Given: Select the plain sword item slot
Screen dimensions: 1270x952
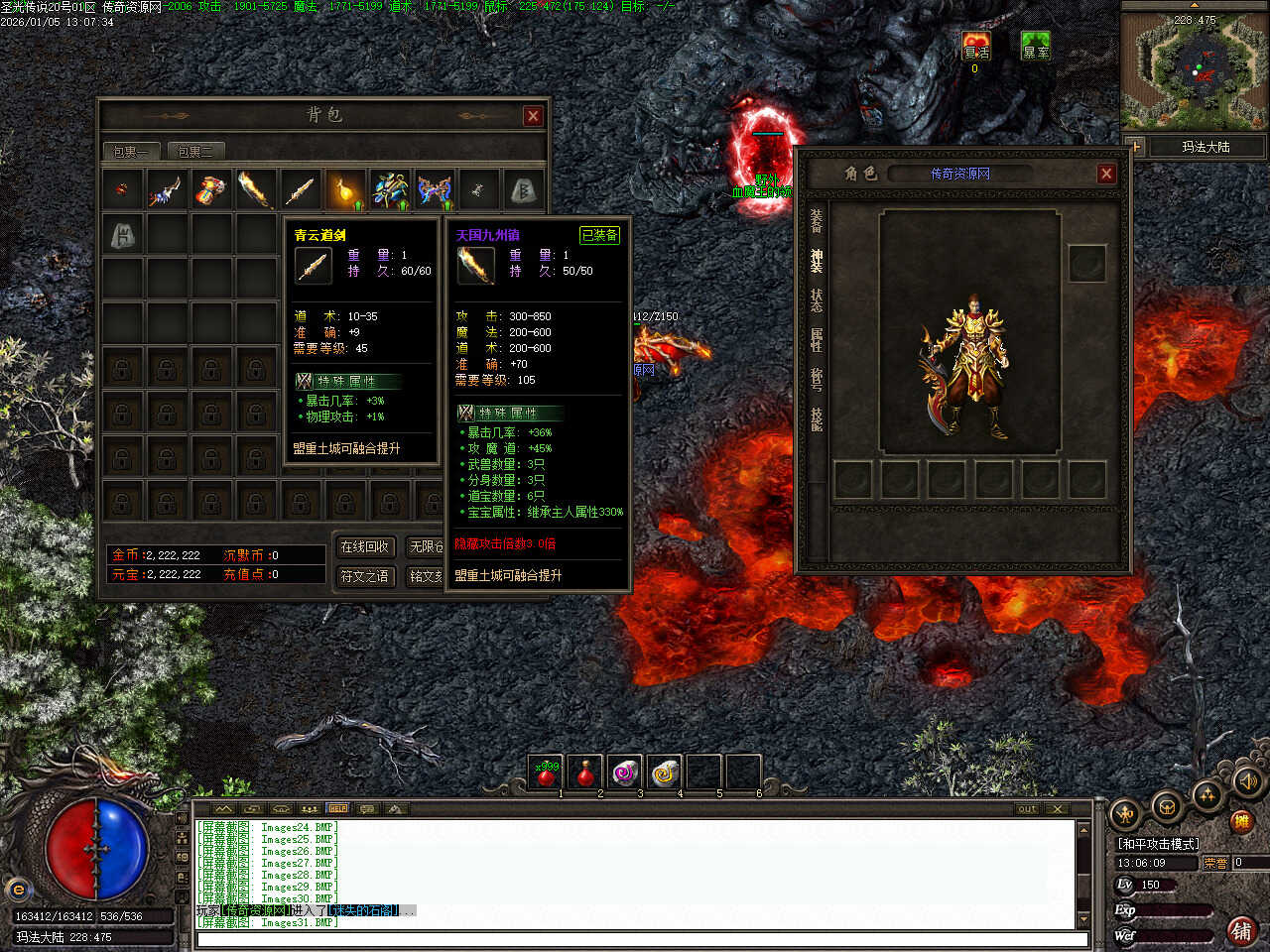Looking at the screenshot, I should pos(300,188).
